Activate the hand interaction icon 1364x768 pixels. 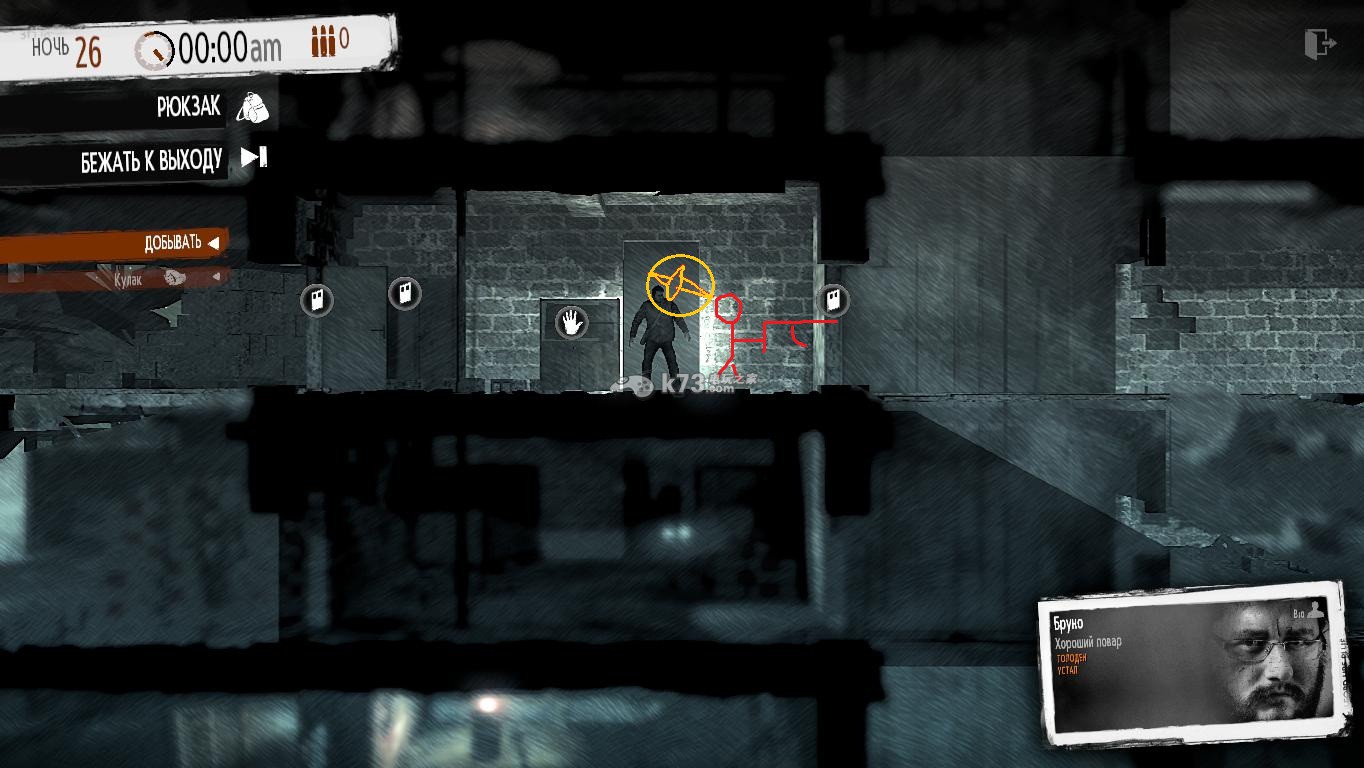(571, 322)
